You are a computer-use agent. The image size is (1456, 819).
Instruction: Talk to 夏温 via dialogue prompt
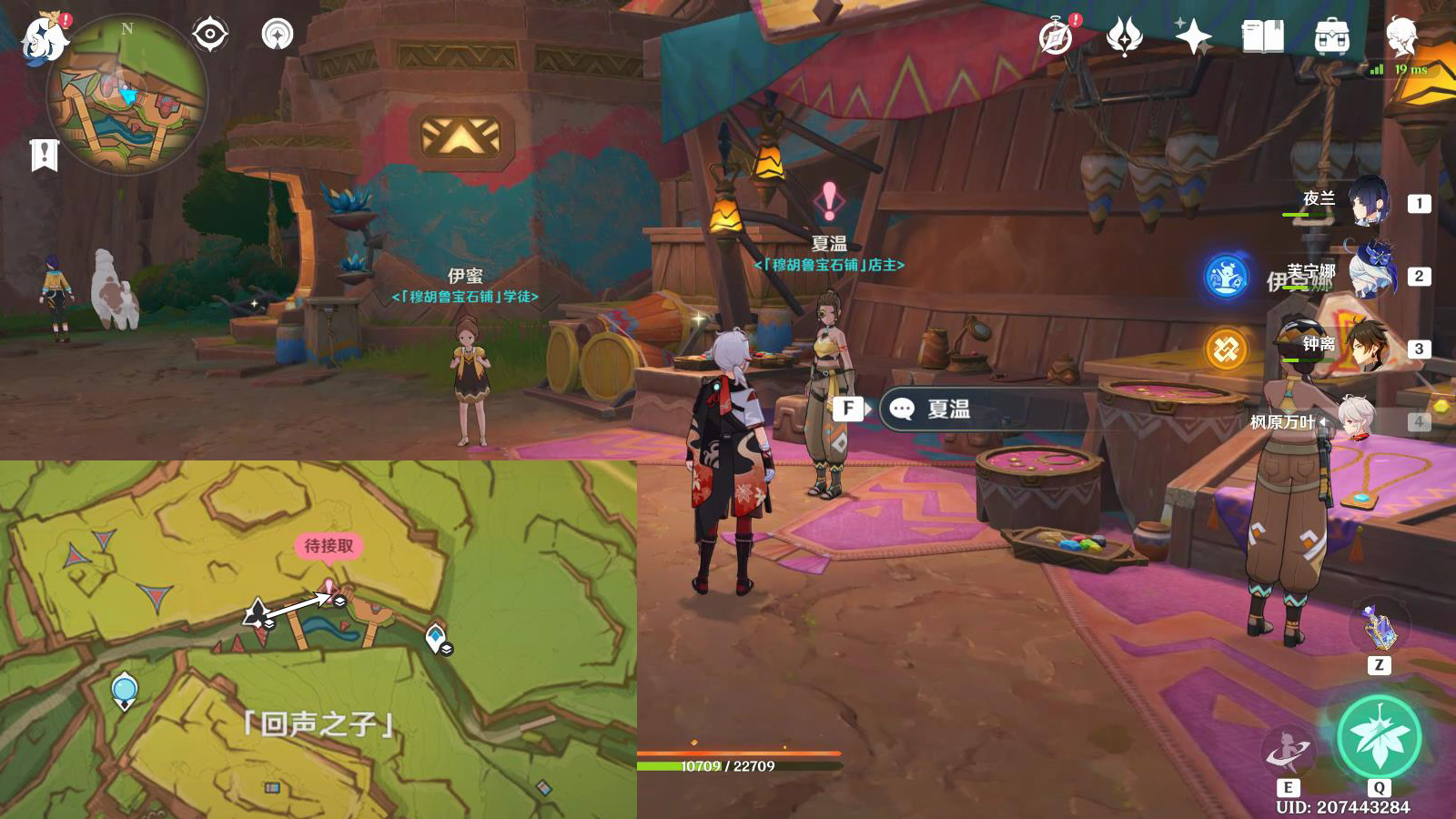click(946, 409)
